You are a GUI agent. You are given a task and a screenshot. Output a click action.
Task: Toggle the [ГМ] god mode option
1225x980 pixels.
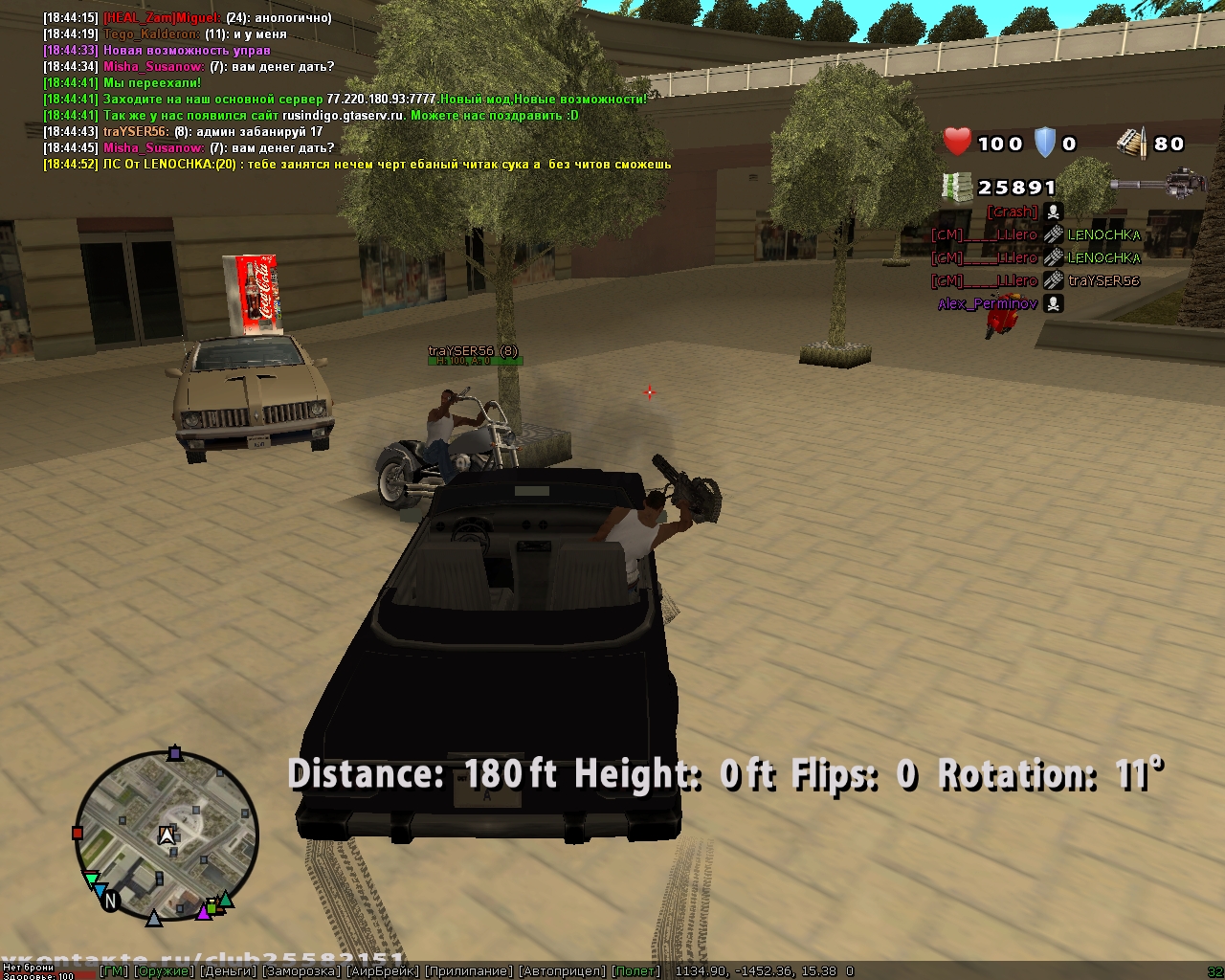coord(114,971)
